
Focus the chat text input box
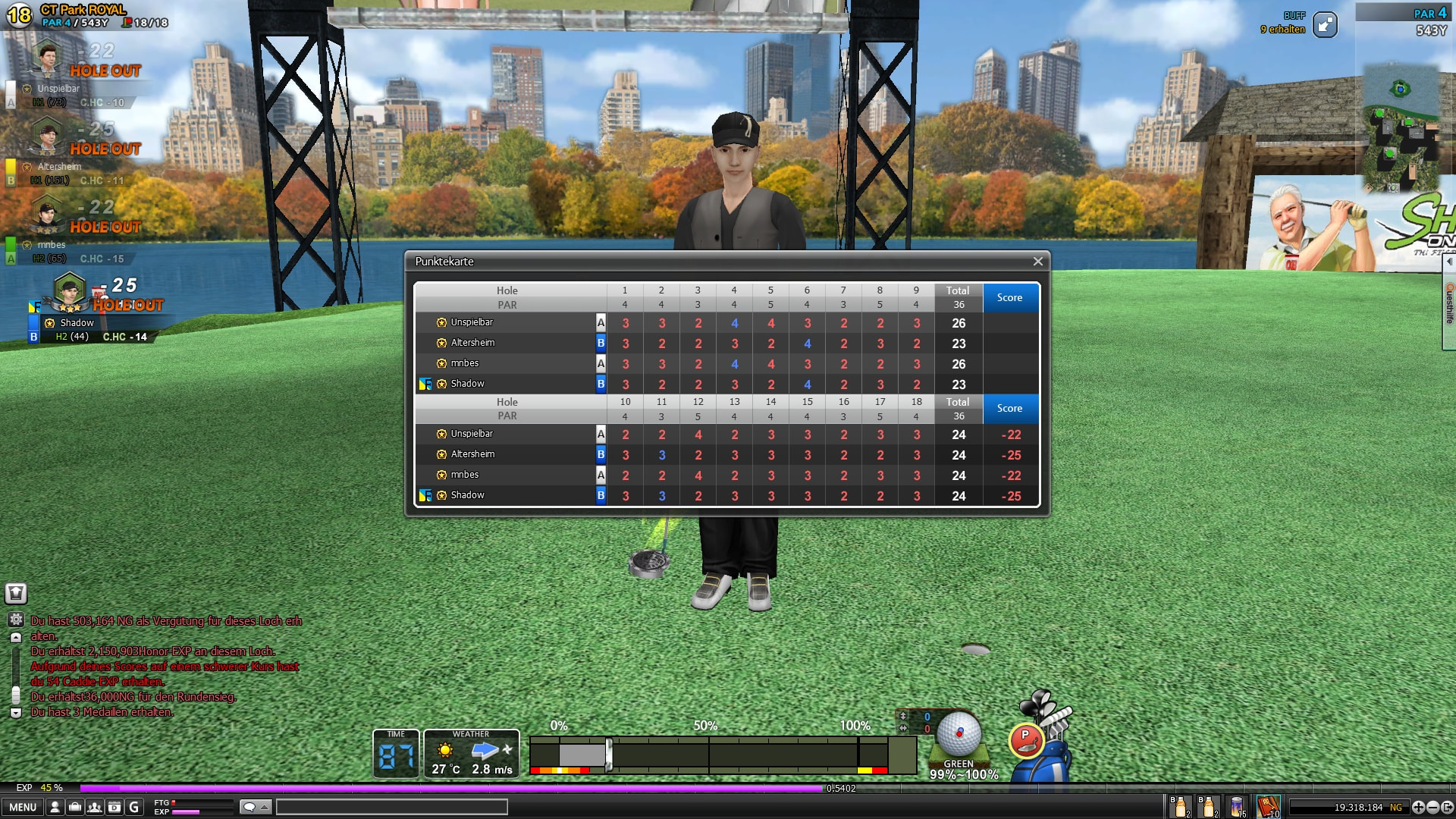391,807
